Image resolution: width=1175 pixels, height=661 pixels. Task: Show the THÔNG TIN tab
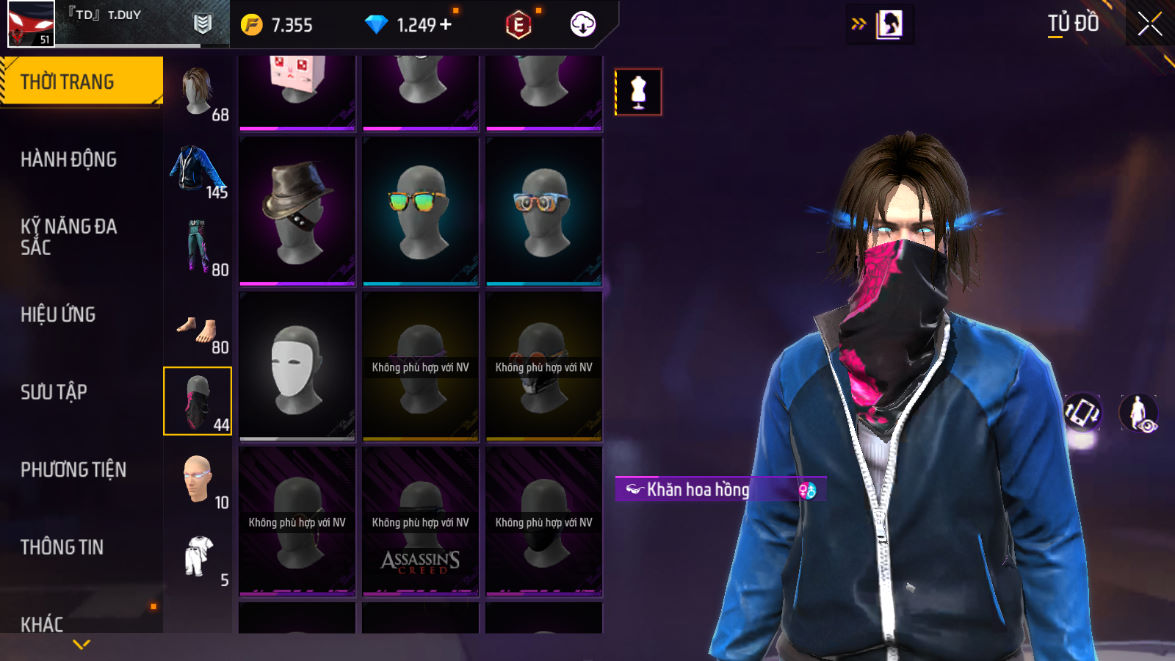[62, 547]
